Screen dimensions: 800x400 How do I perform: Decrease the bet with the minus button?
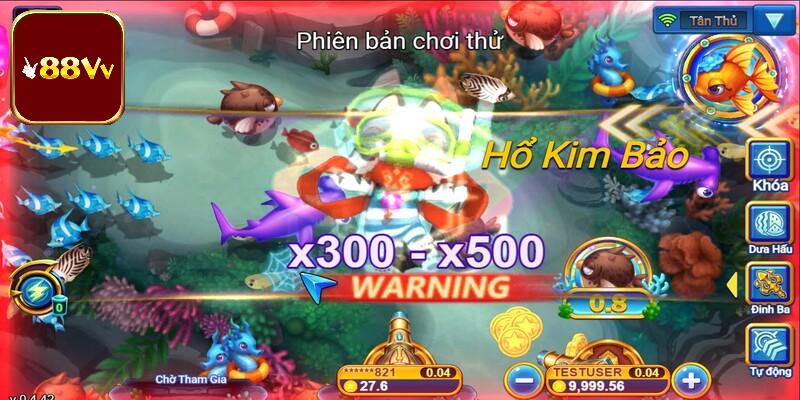(x=522, y=379)
